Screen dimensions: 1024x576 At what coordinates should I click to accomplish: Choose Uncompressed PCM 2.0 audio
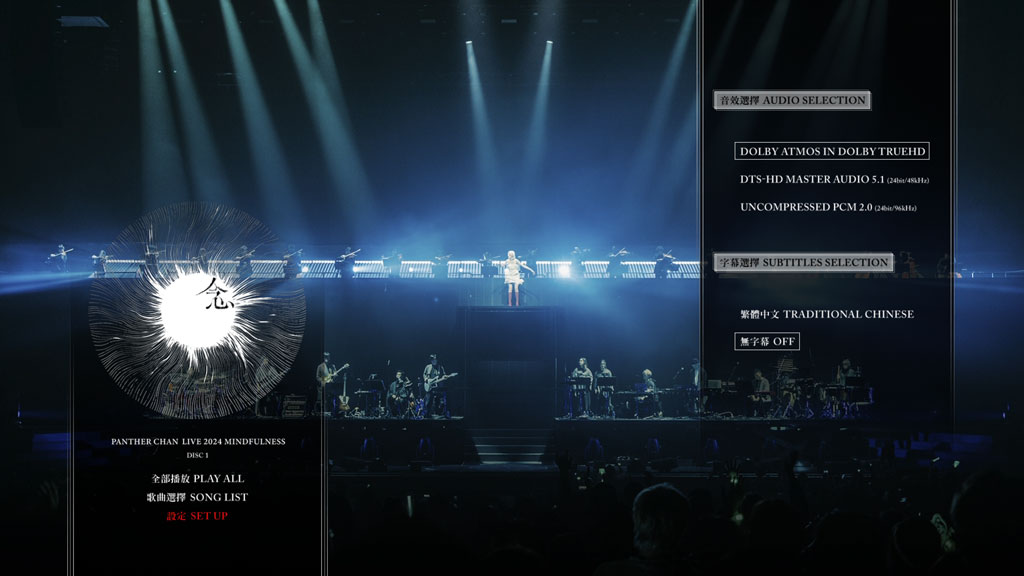point(828,208)
